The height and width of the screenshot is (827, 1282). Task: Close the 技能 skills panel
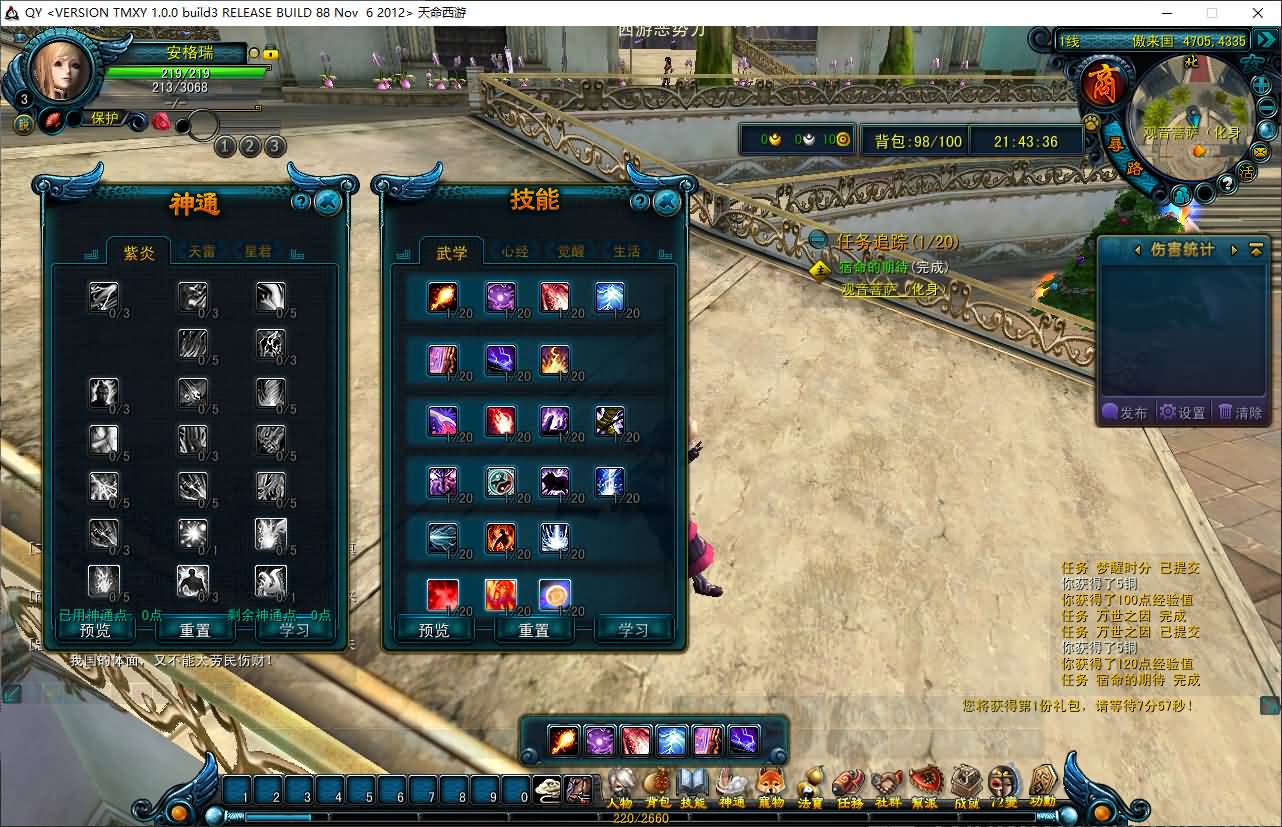pyautogui.click(x=667, y=201)
